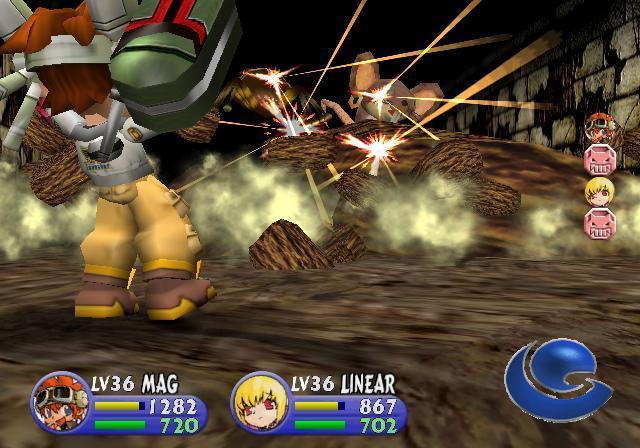The image size is (640, 448).
Task: Click Linear's blonde face icon in the turn order
Action: (x=598, y=191)
